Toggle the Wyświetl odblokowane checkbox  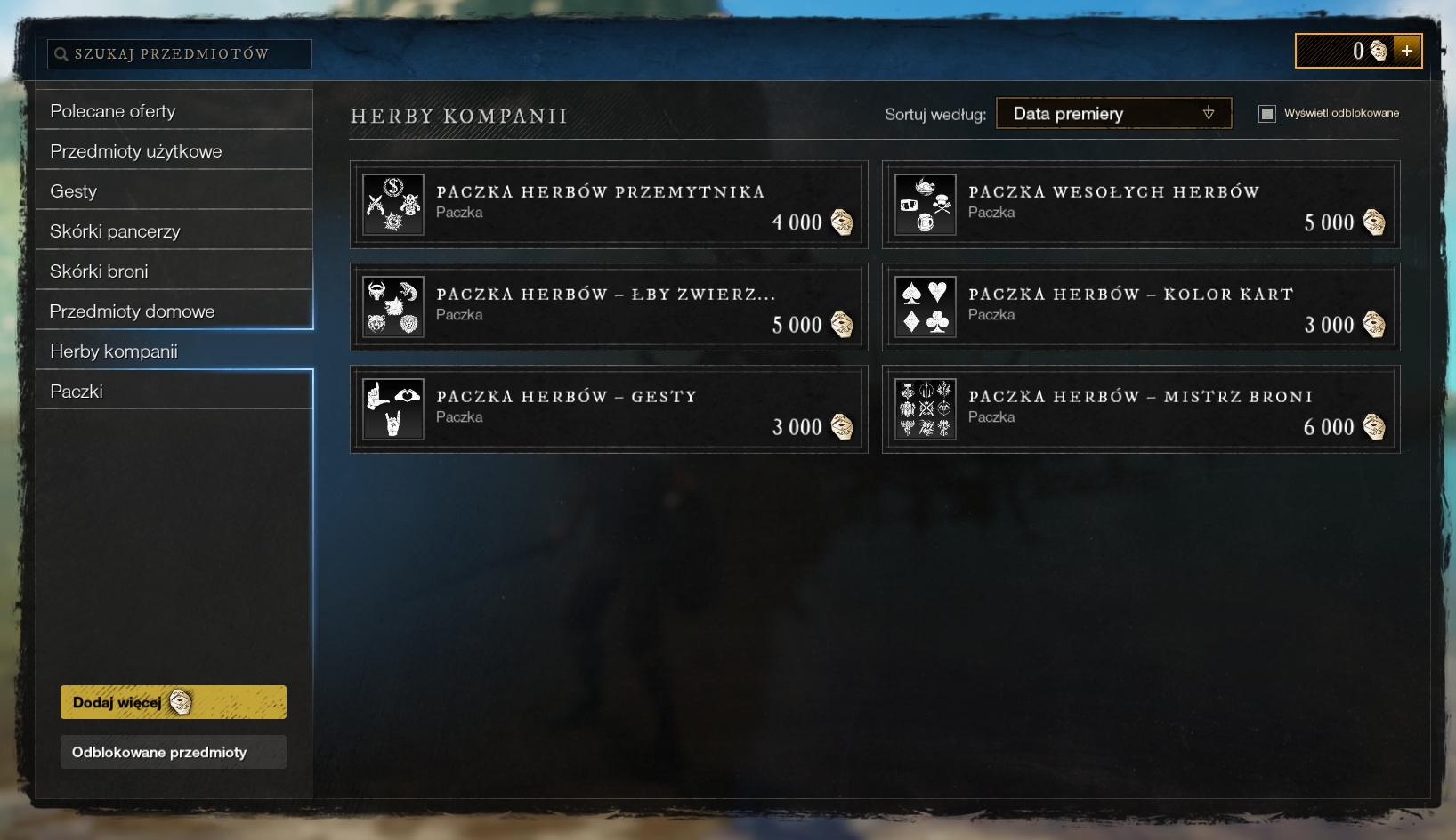click(x=1266, y=113)
